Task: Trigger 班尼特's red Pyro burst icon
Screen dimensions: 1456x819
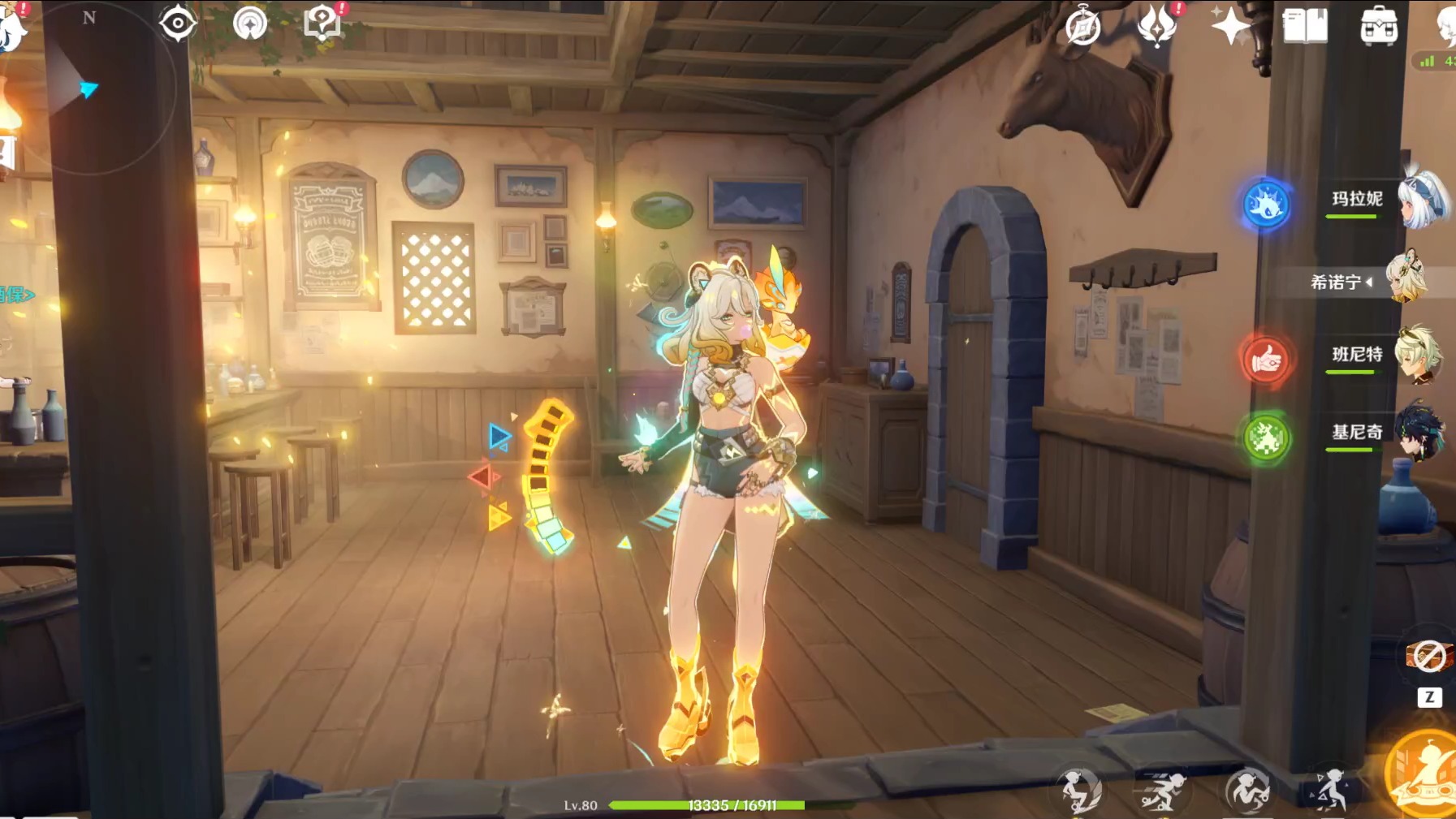Action: 1265,360
